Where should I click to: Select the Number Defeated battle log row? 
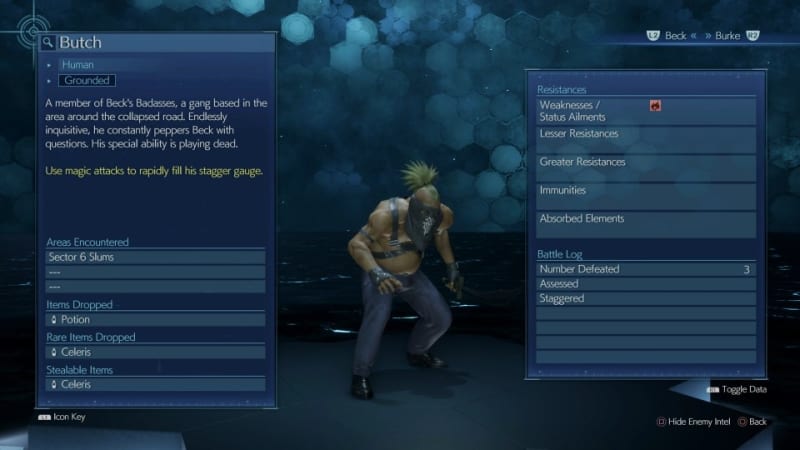[645, 269]
